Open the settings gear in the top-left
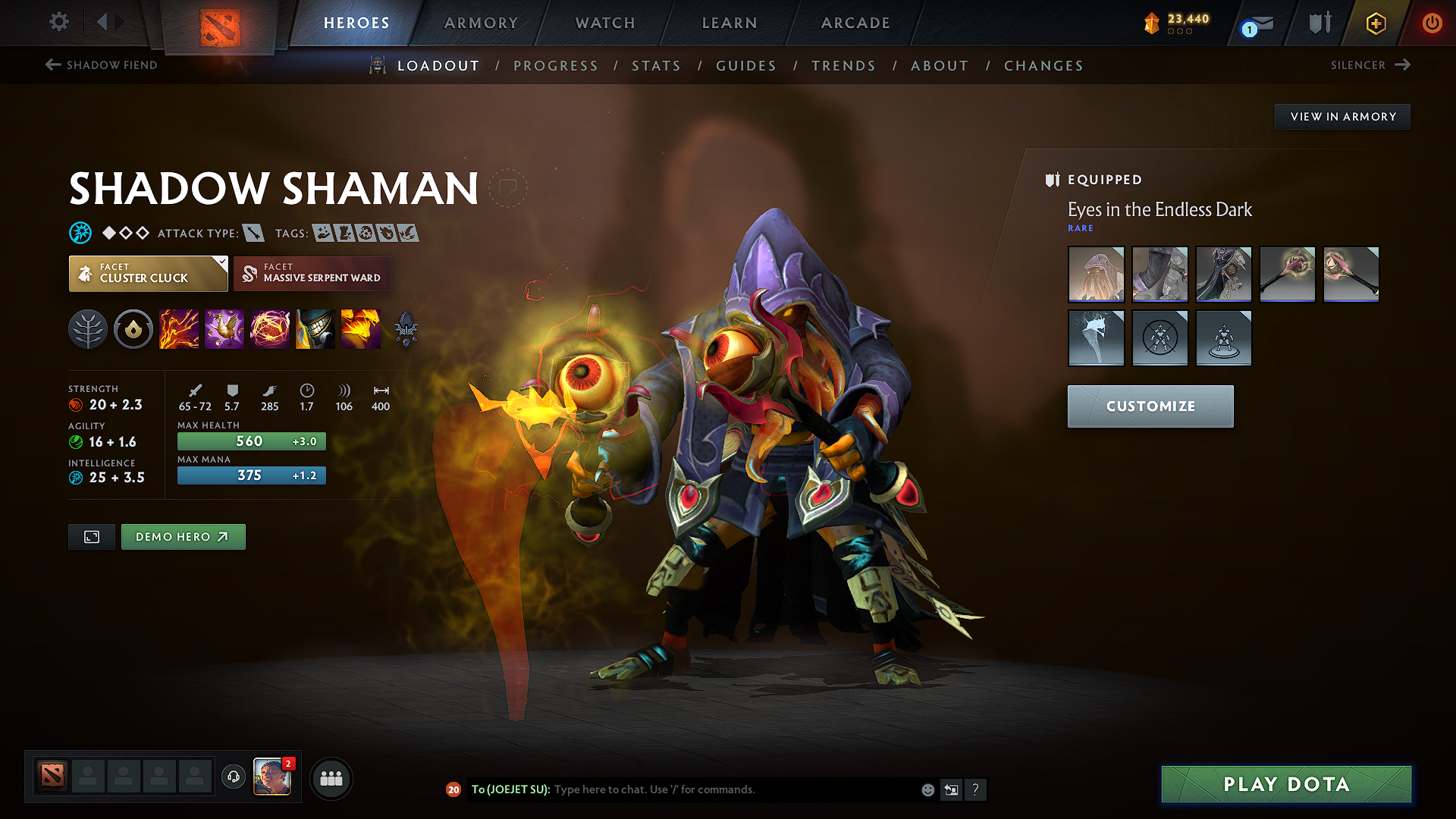1456x819 pixels. click(x=58, y=22)
